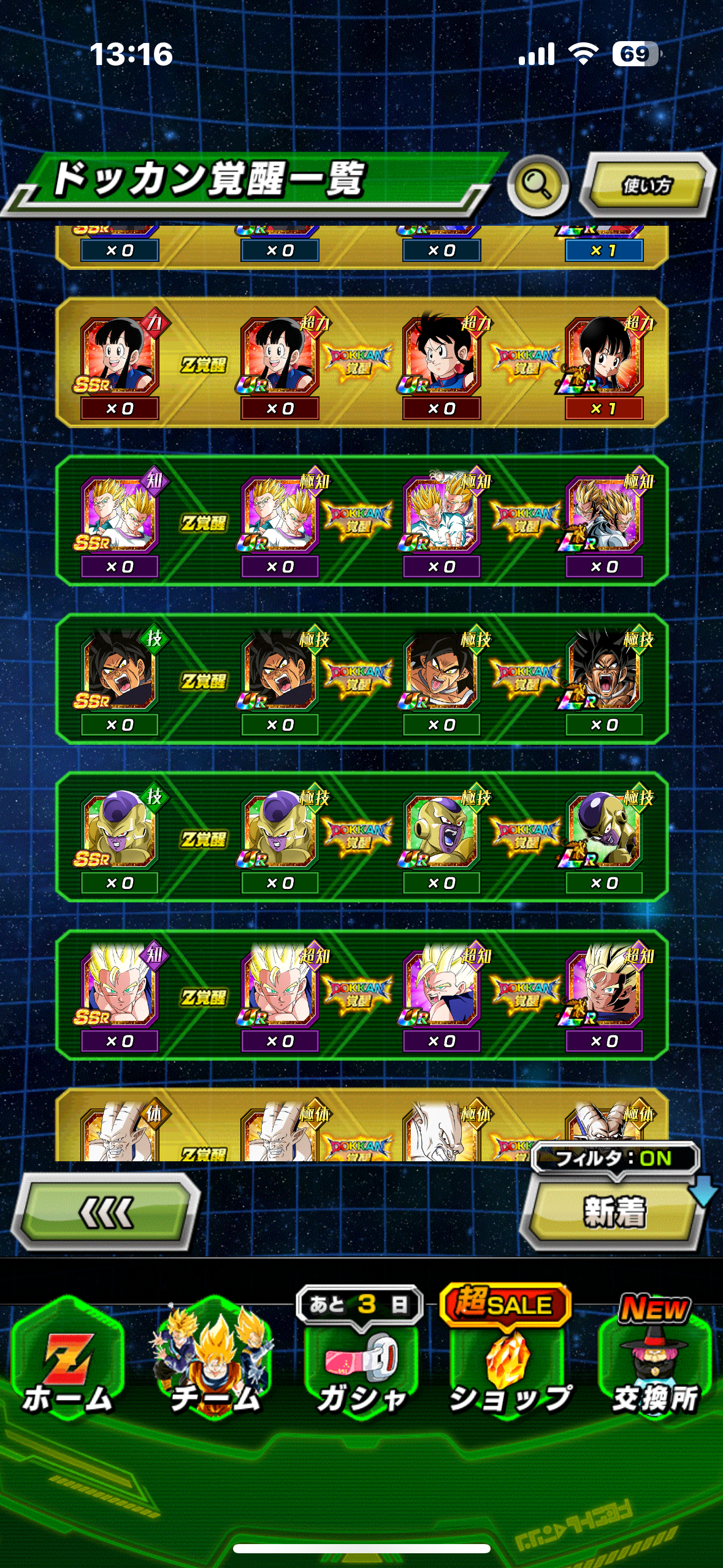Open the ガシャ summon menu
Screen dimensions: 723x1568
tap(361, 1362)
